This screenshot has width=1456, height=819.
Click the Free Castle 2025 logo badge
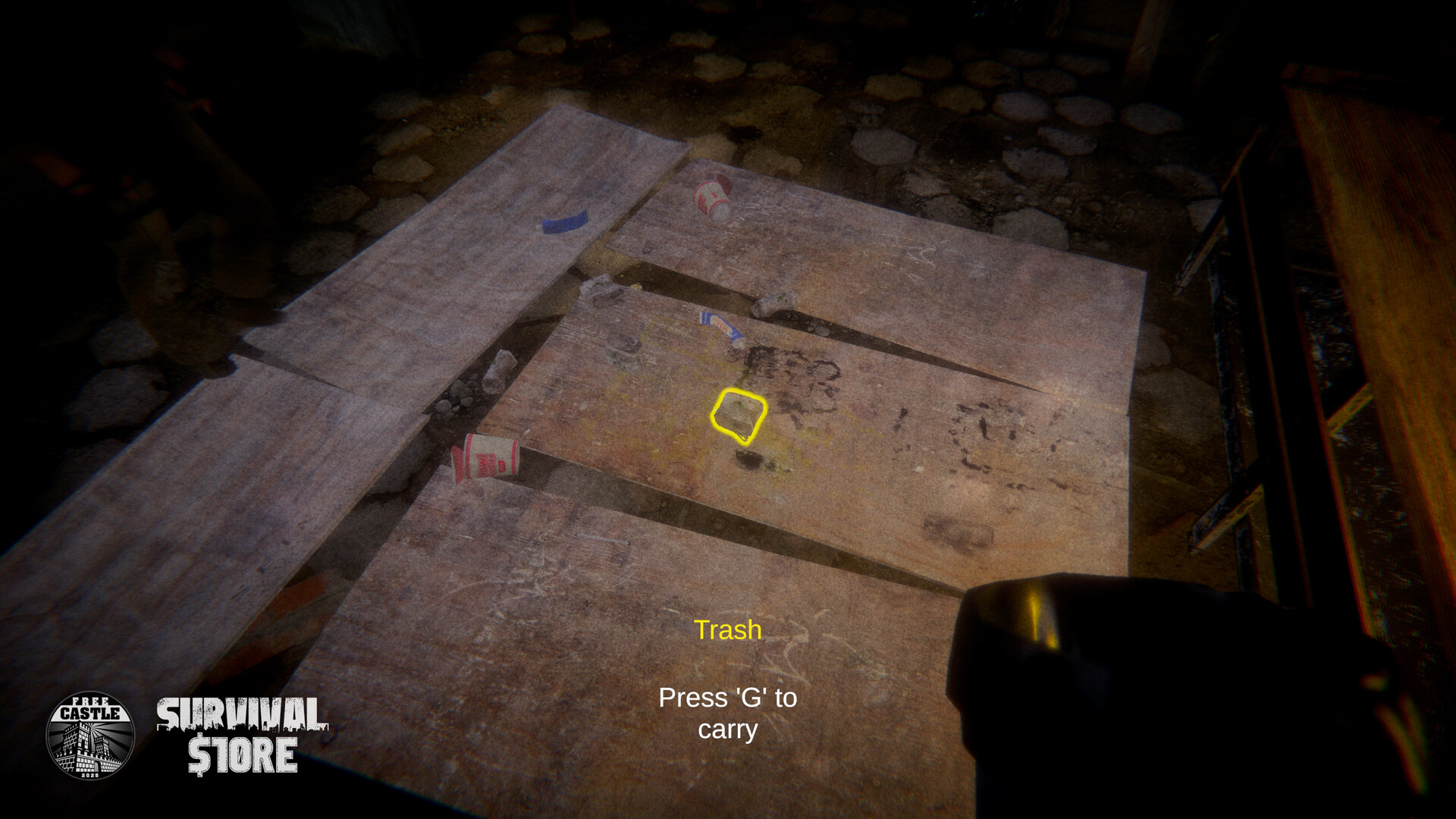coord(89,736)
